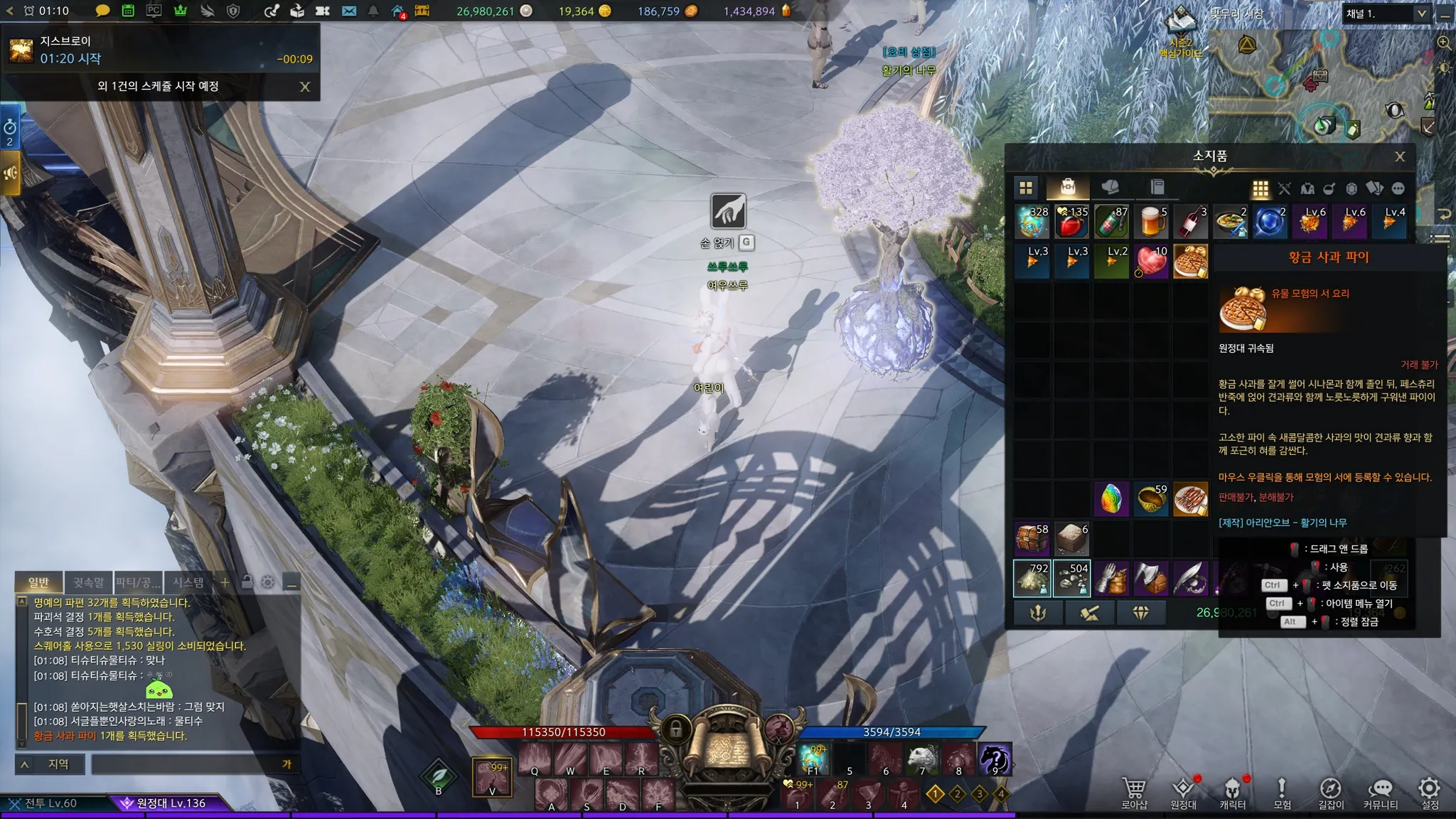Switch to the whisper chat tab
Image resolution: width=1456 pixels, height=819 pixels.
(x=88, y=583)
